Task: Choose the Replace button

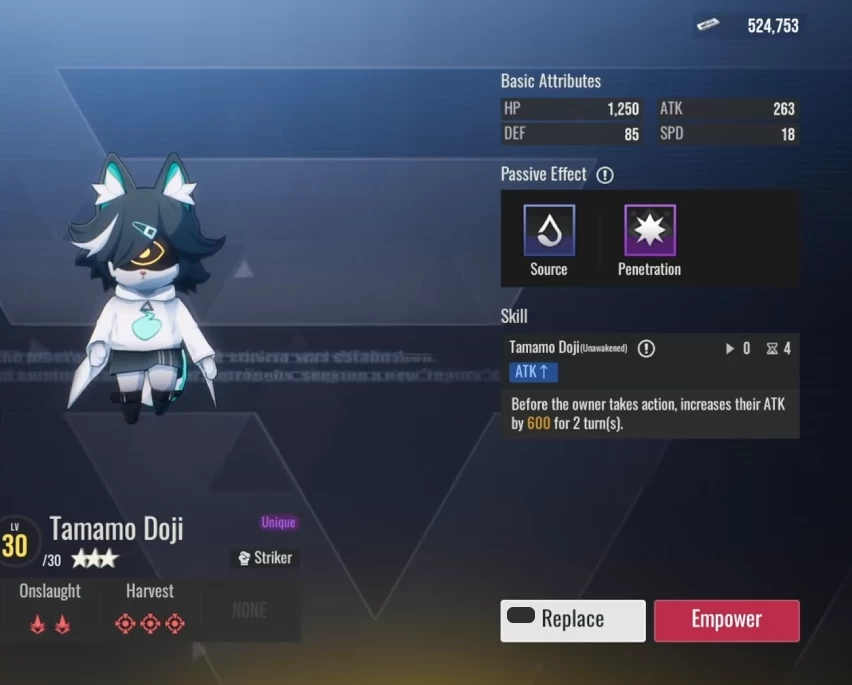Action: click(x=573, y=620)
